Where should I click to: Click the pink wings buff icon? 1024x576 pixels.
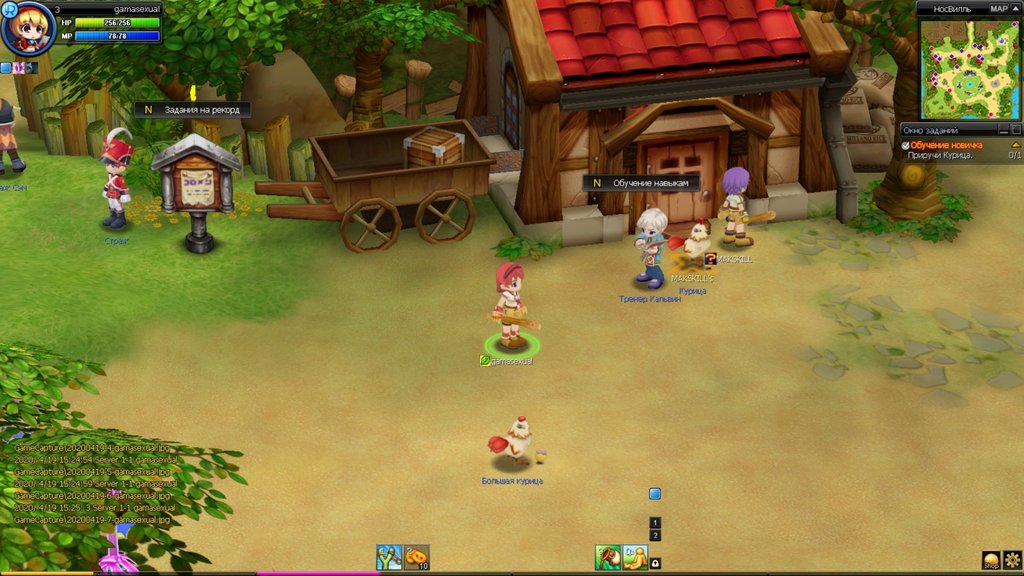click(19, 68)
